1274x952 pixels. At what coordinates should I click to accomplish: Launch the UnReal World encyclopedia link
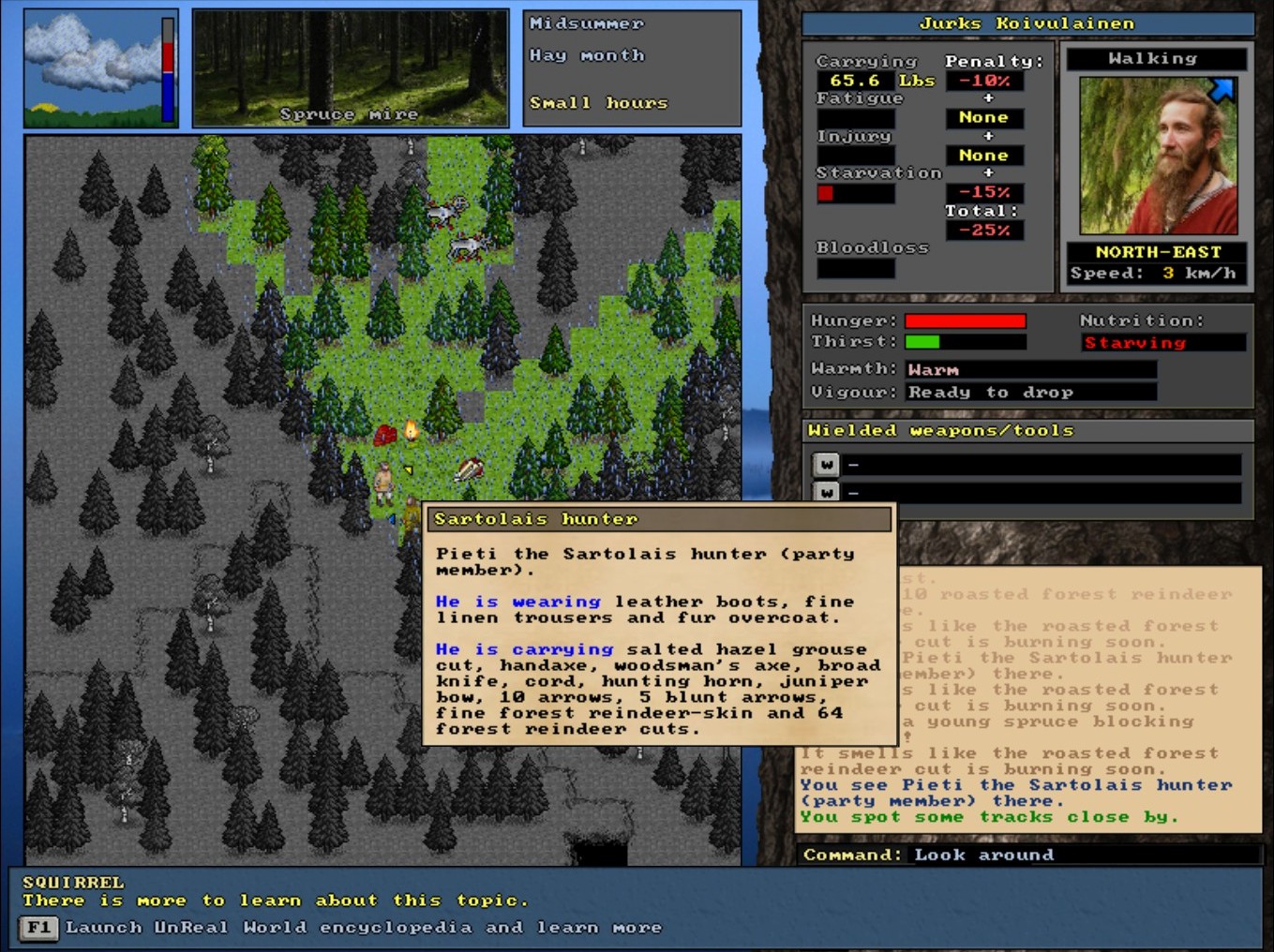point(362,928)
